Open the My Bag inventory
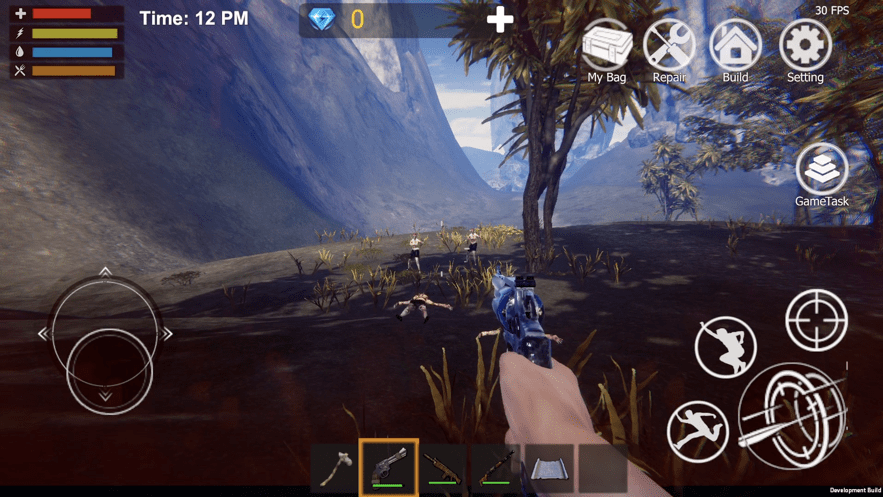Viewport: 883px width, 497px height. (607, 48)
